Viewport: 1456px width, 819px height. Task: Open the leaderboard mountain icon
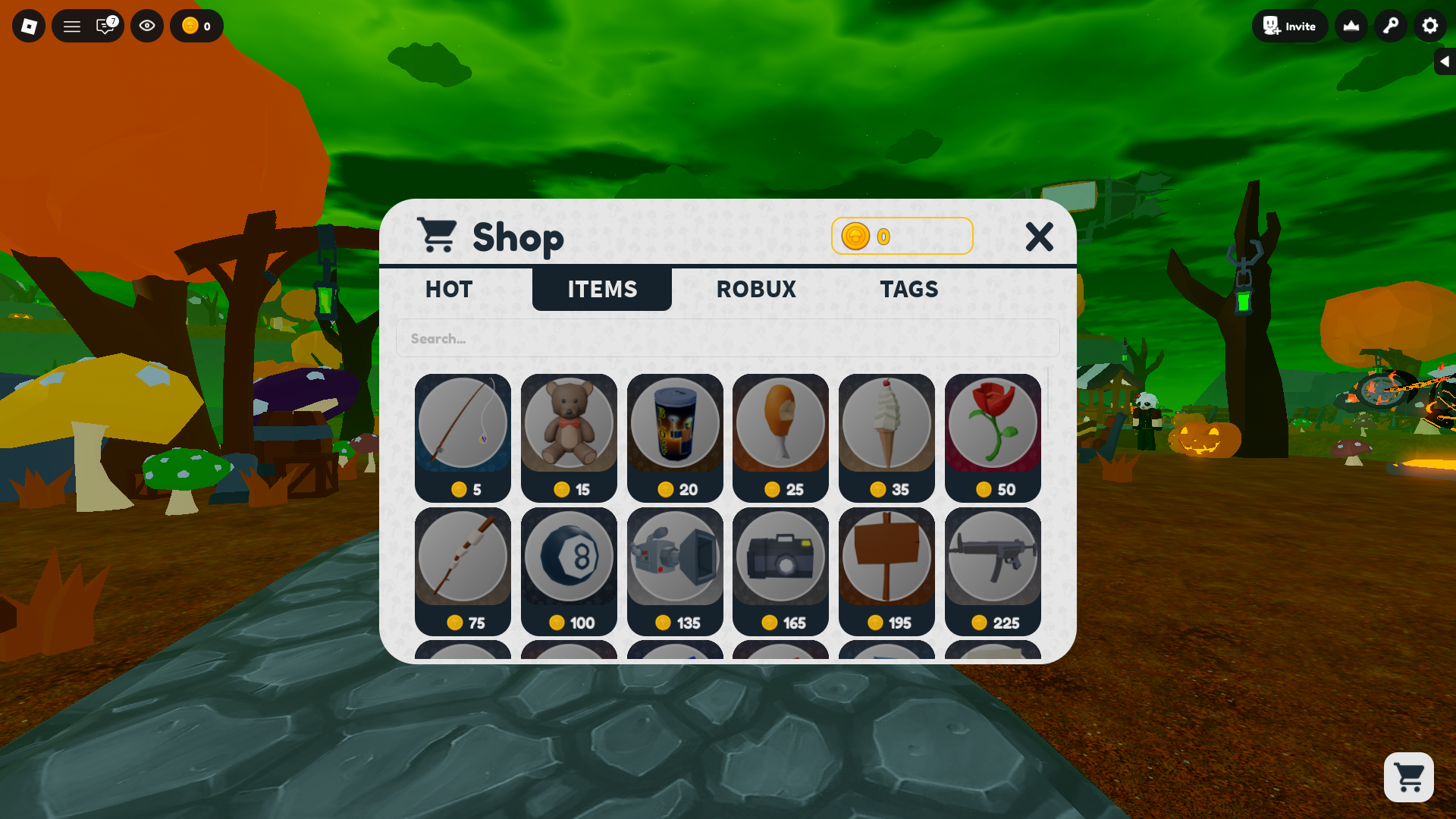(x=1351, y=26)
